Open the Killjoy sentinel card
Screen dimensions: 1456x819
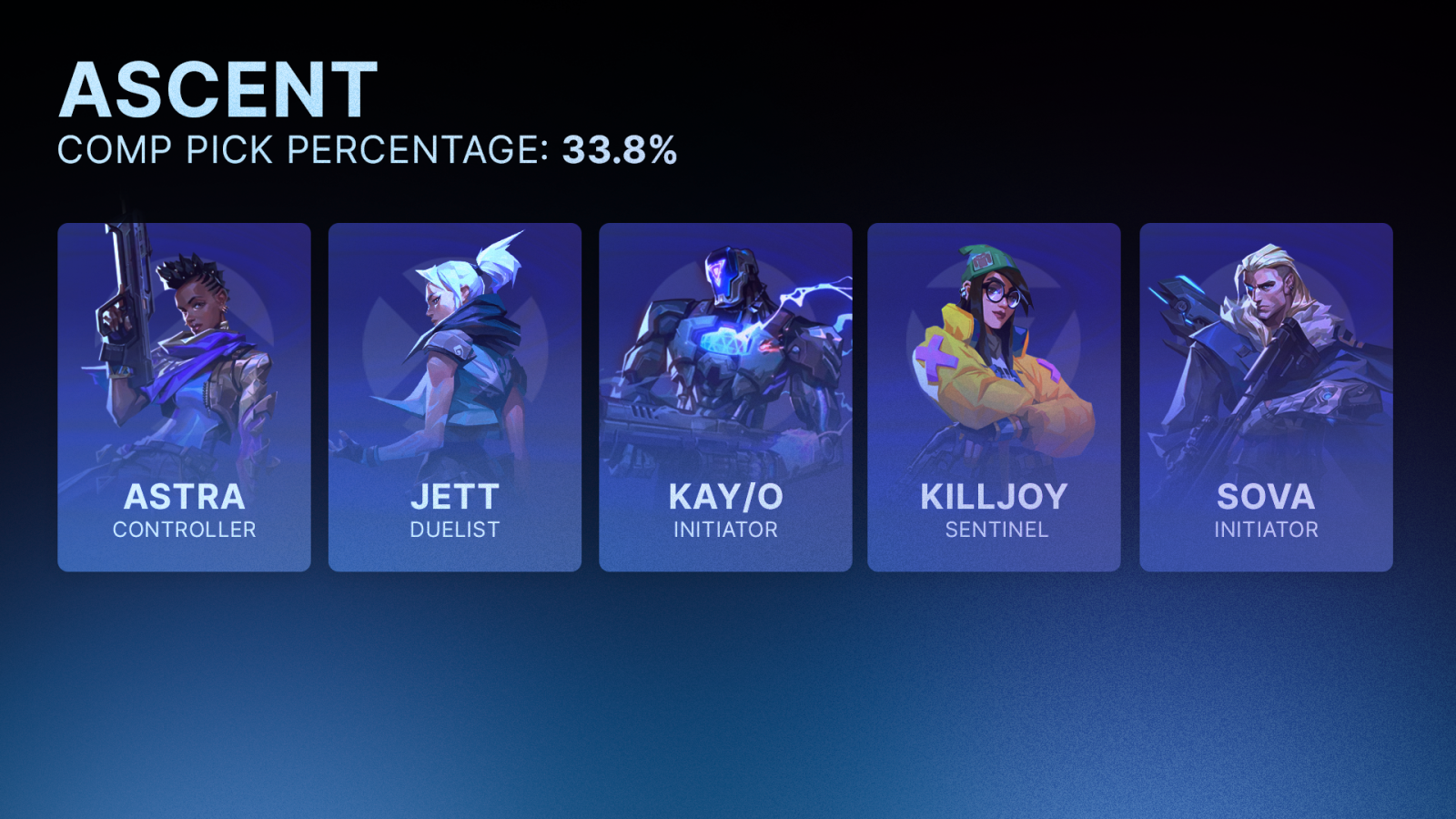pyautogui.click(x=994, y=398)
